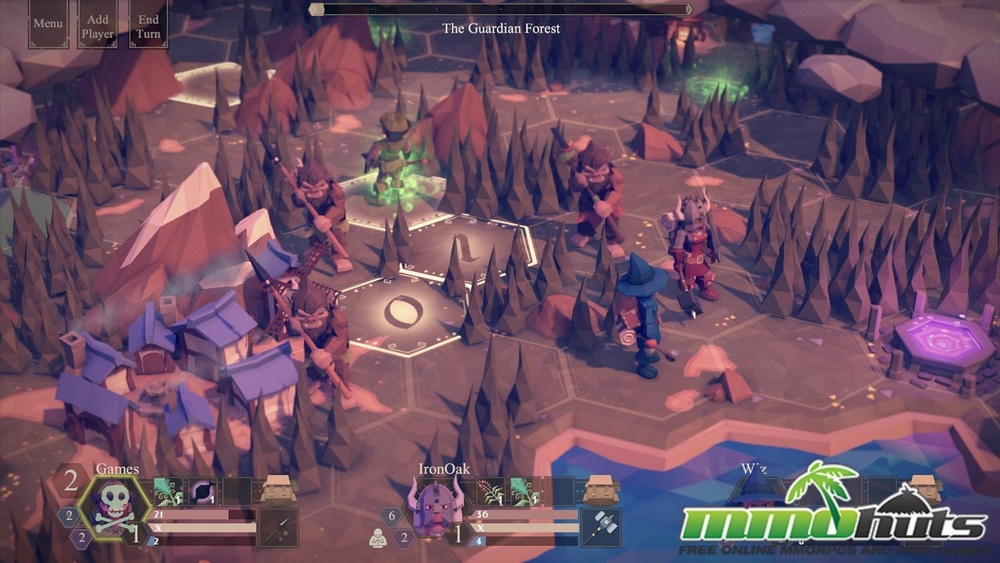The height and width of the screenshot is (563, 1000).
Task: Use IronOak's green leaf herb item
Action: pos(527,491)
